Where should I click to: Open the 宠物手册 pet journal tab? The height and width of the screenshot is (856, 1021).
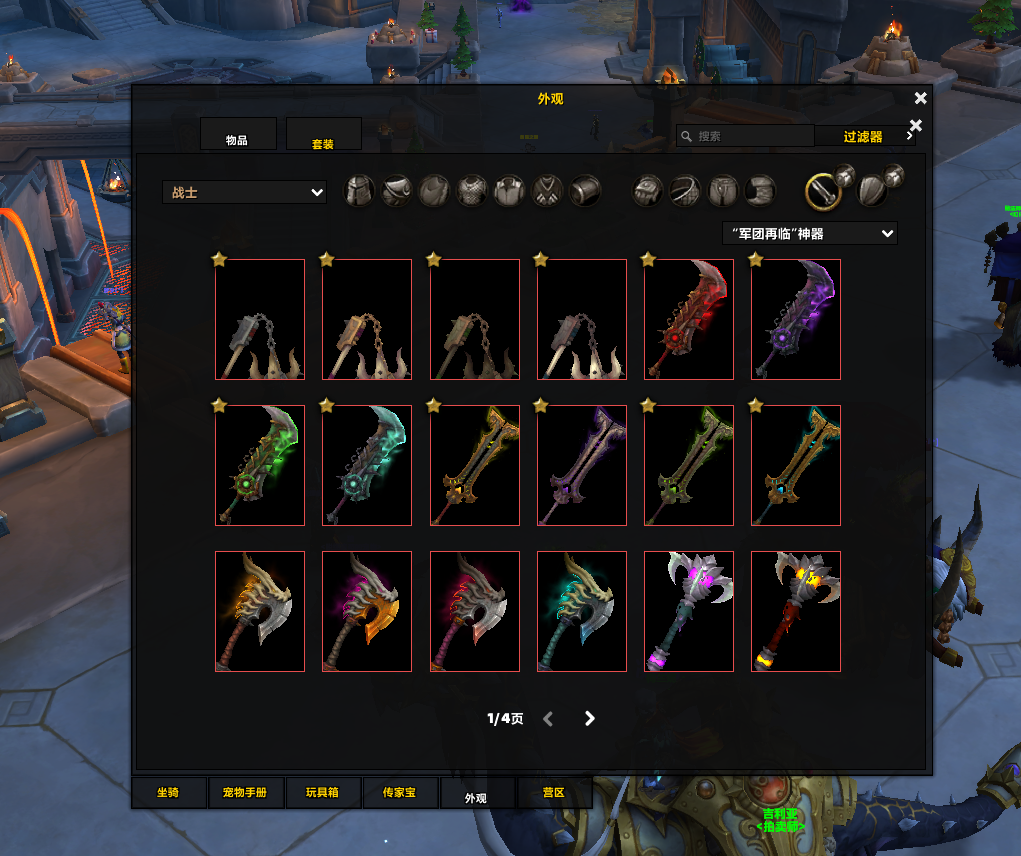pyautogui.click(x=245, y=793)
